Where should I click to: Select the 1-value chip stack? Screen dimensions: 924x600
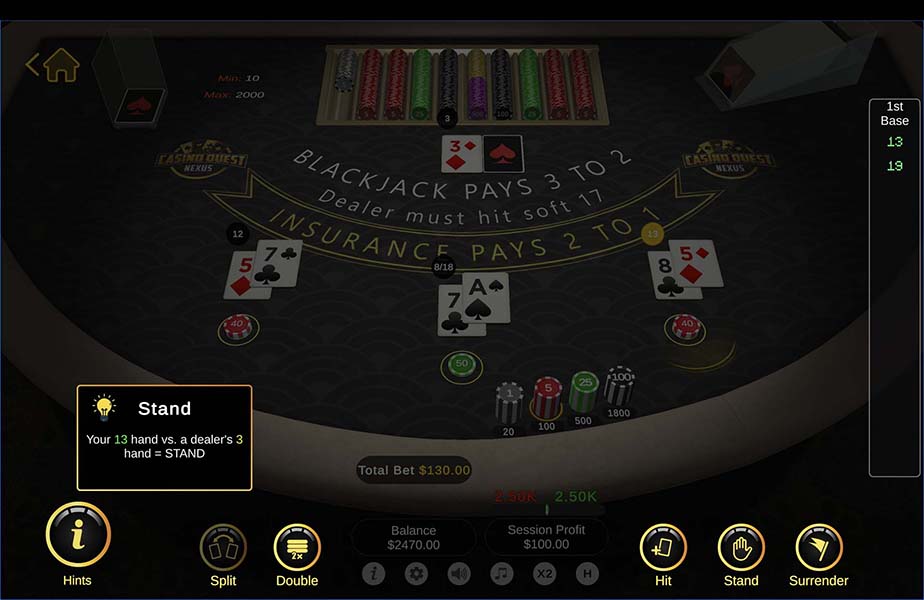point(510,402)
